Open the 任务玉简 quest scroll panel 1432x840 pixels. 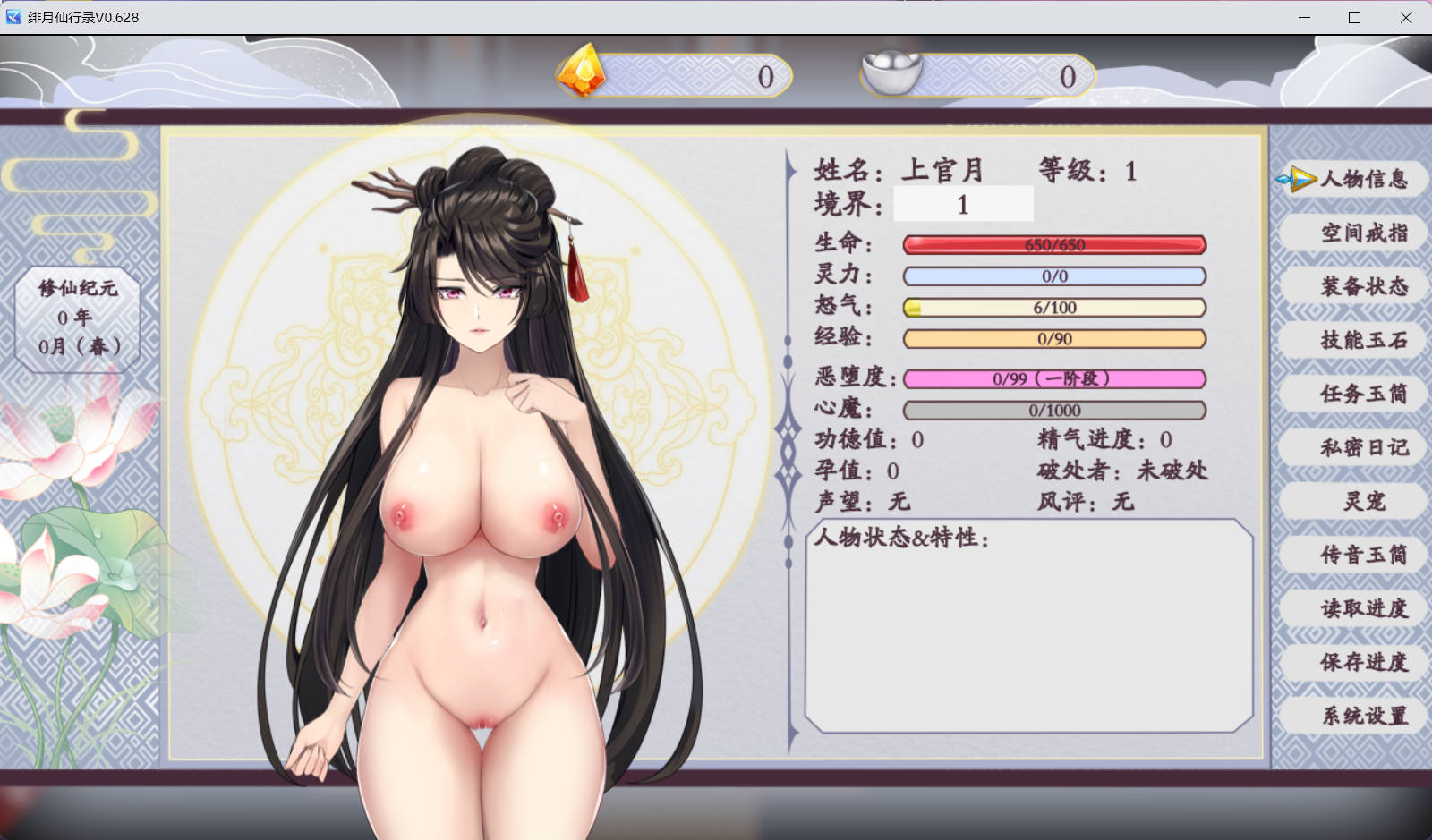click(1353, 394)
